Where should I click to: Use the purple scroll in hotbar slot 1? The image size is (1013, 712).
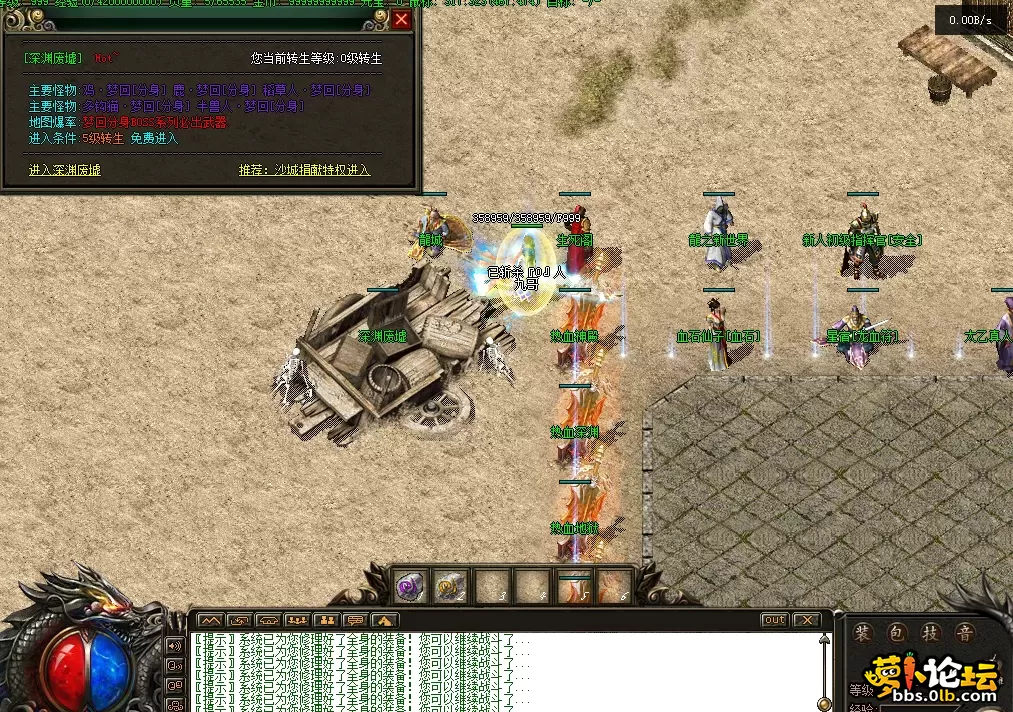pyautogui.click(x=410, y=587)
